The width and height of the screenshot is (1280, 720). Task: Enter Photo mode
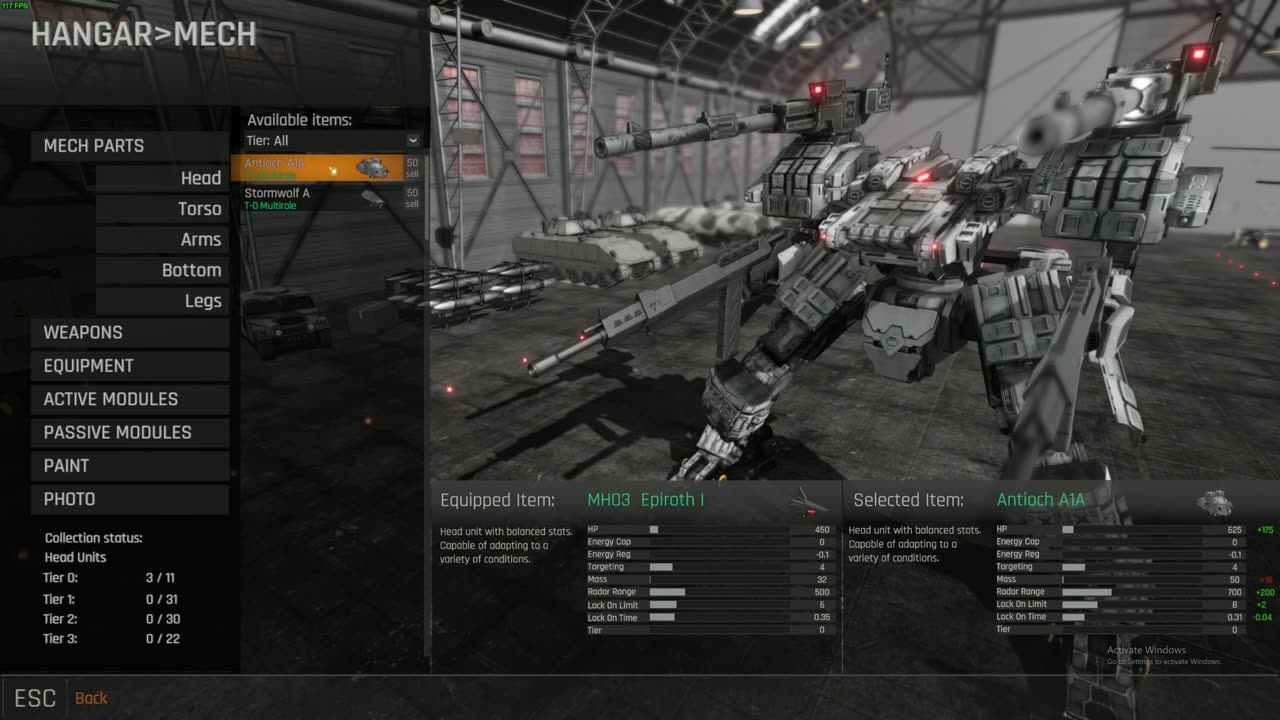tap(130, 499)
